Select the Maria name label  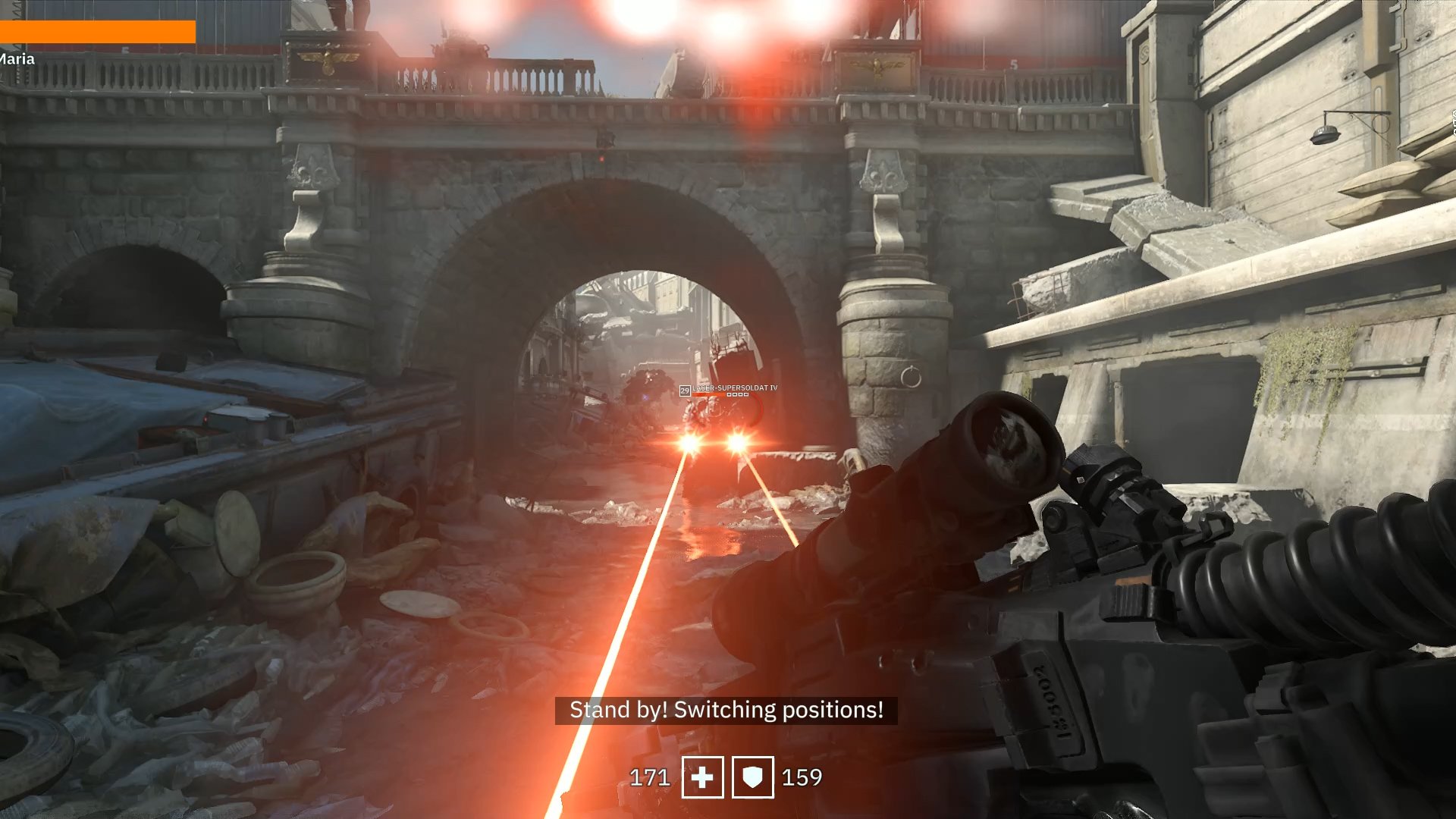[x=16, y=58]
